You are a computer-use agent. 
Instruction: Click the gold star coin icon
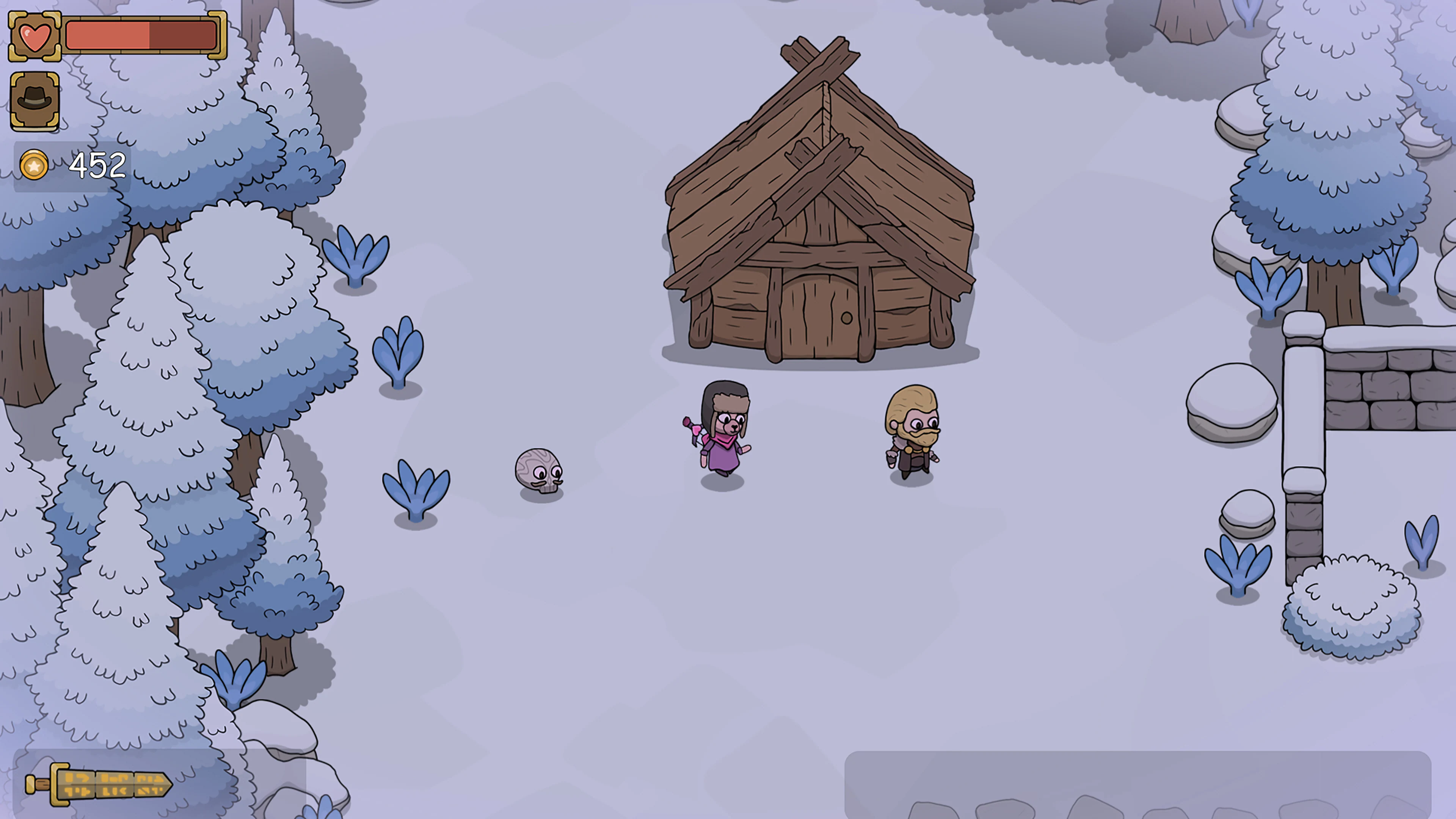coord(34,165)
